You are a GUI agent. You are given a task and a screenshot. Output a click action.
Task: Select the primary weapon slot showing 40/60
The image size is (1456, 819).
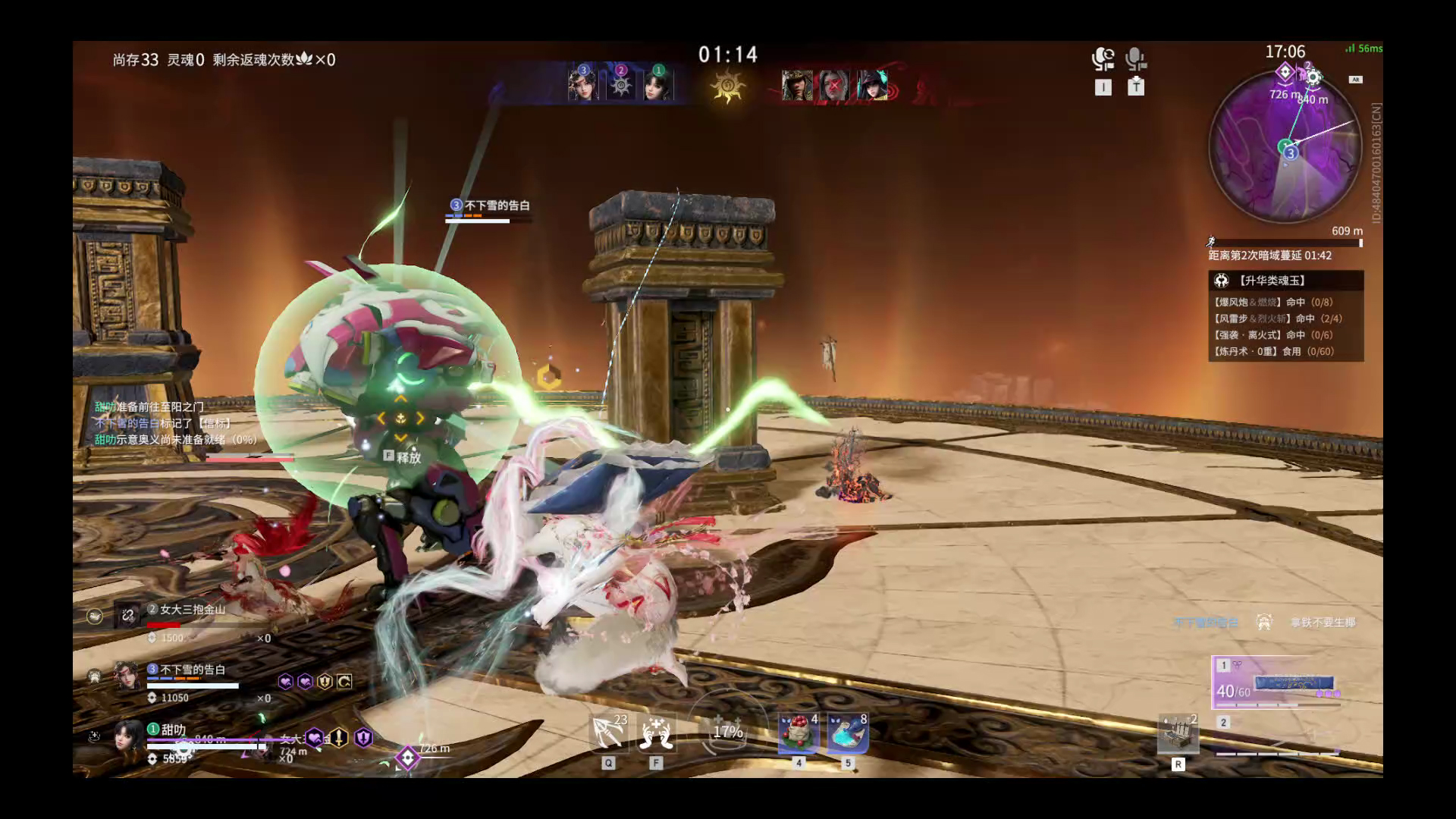(x=1278, y=682)
